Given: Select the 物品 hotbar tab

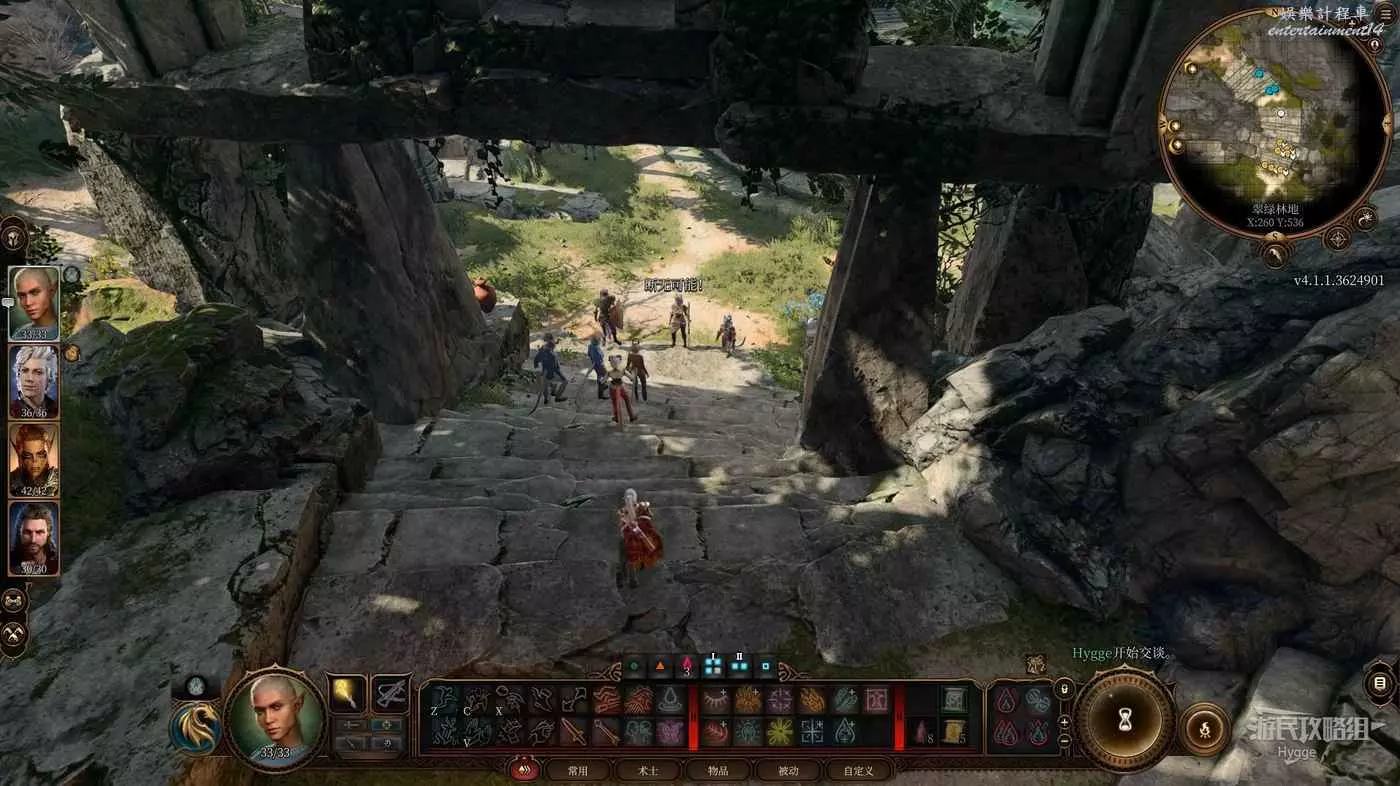Looking at the screenshot, I should [718, 771].
